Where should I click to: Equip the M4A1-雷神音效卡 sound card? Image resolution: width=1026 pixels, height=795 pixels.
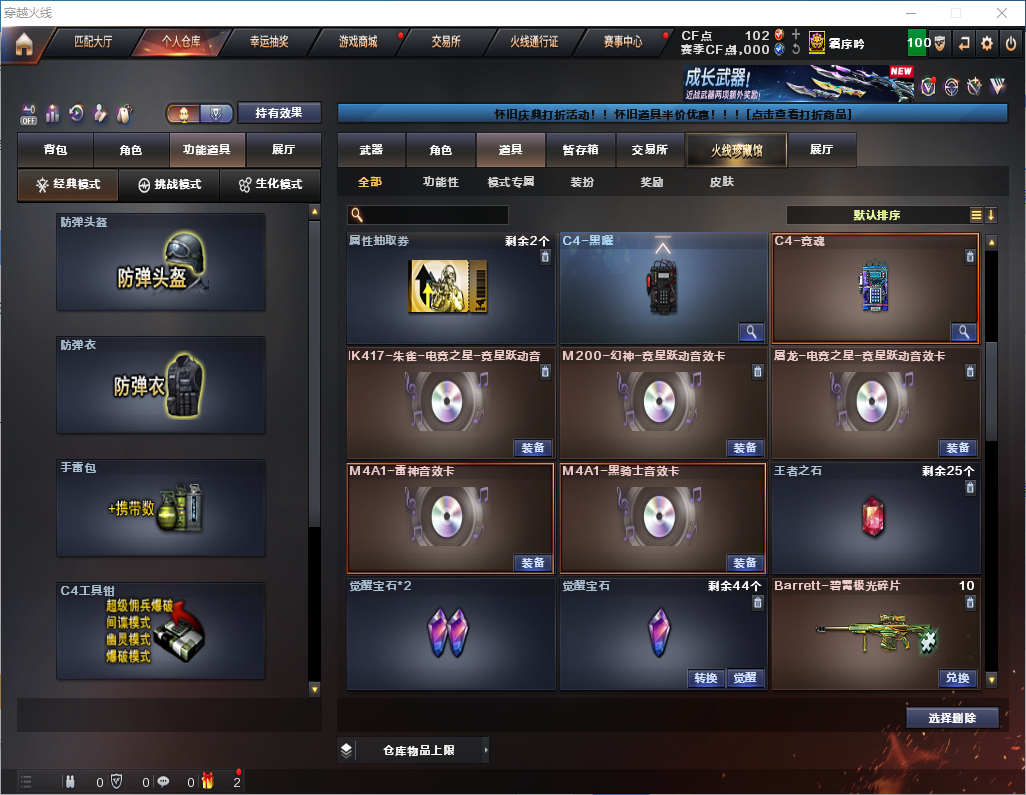coord(533,563)
